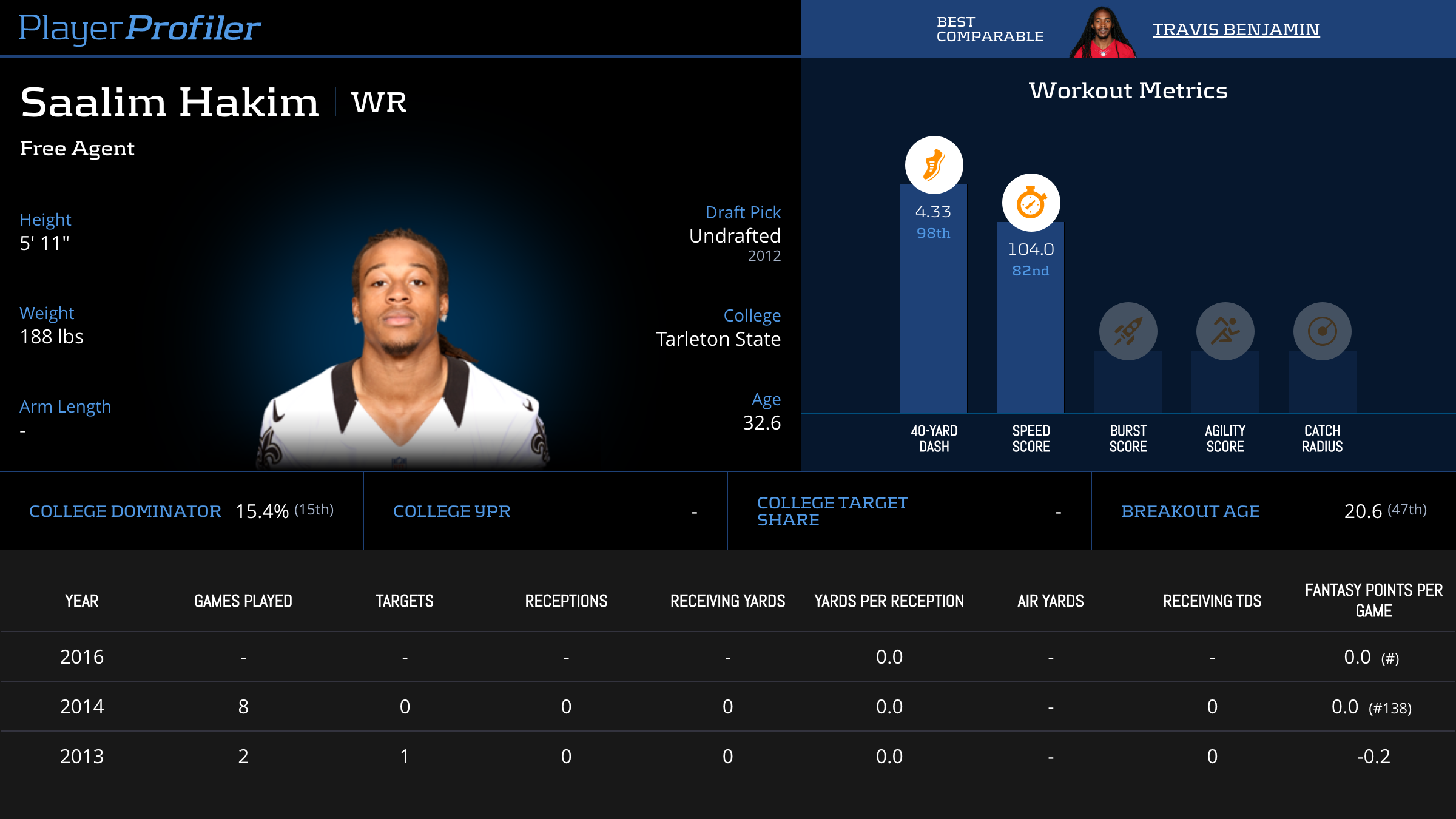Image resolution: width=1456 pixels, height=819 pixels.
Task: Choose the Catch Radius target icon
Action: coord(1322,331)
